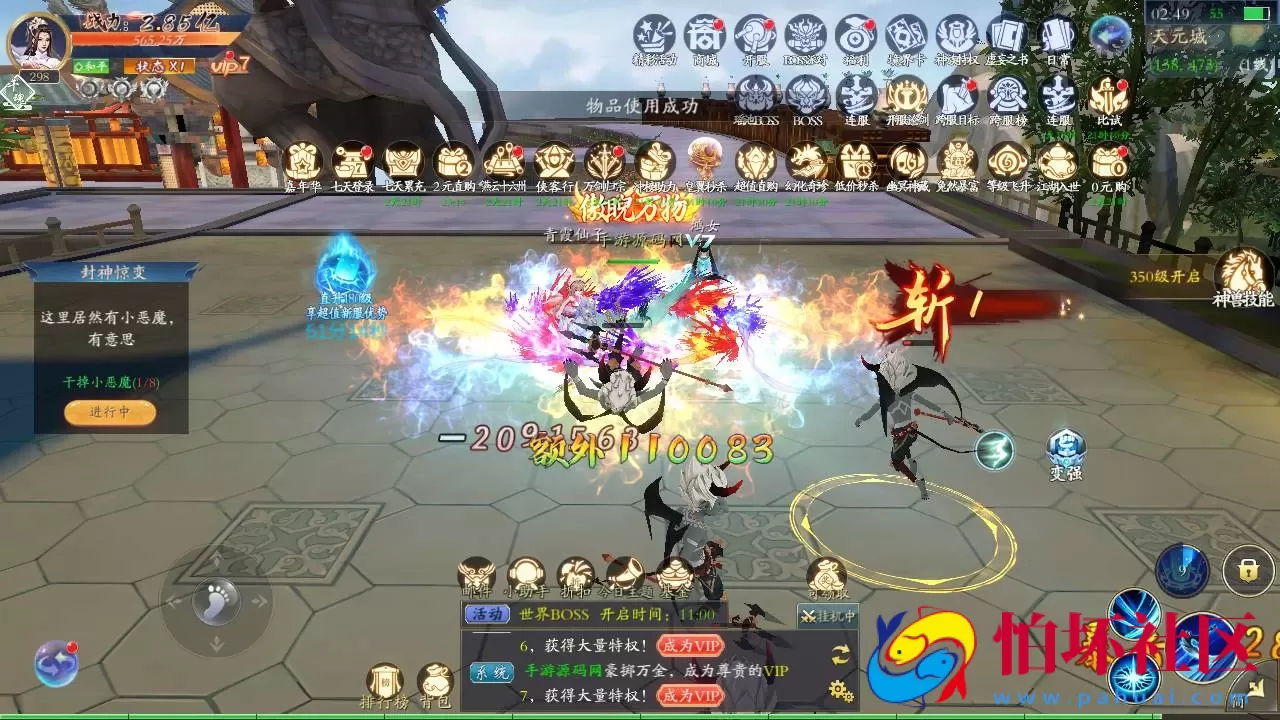Open the 比试 duel icon
This screenshot has height=720, width=1280.
coord(1108,97)
